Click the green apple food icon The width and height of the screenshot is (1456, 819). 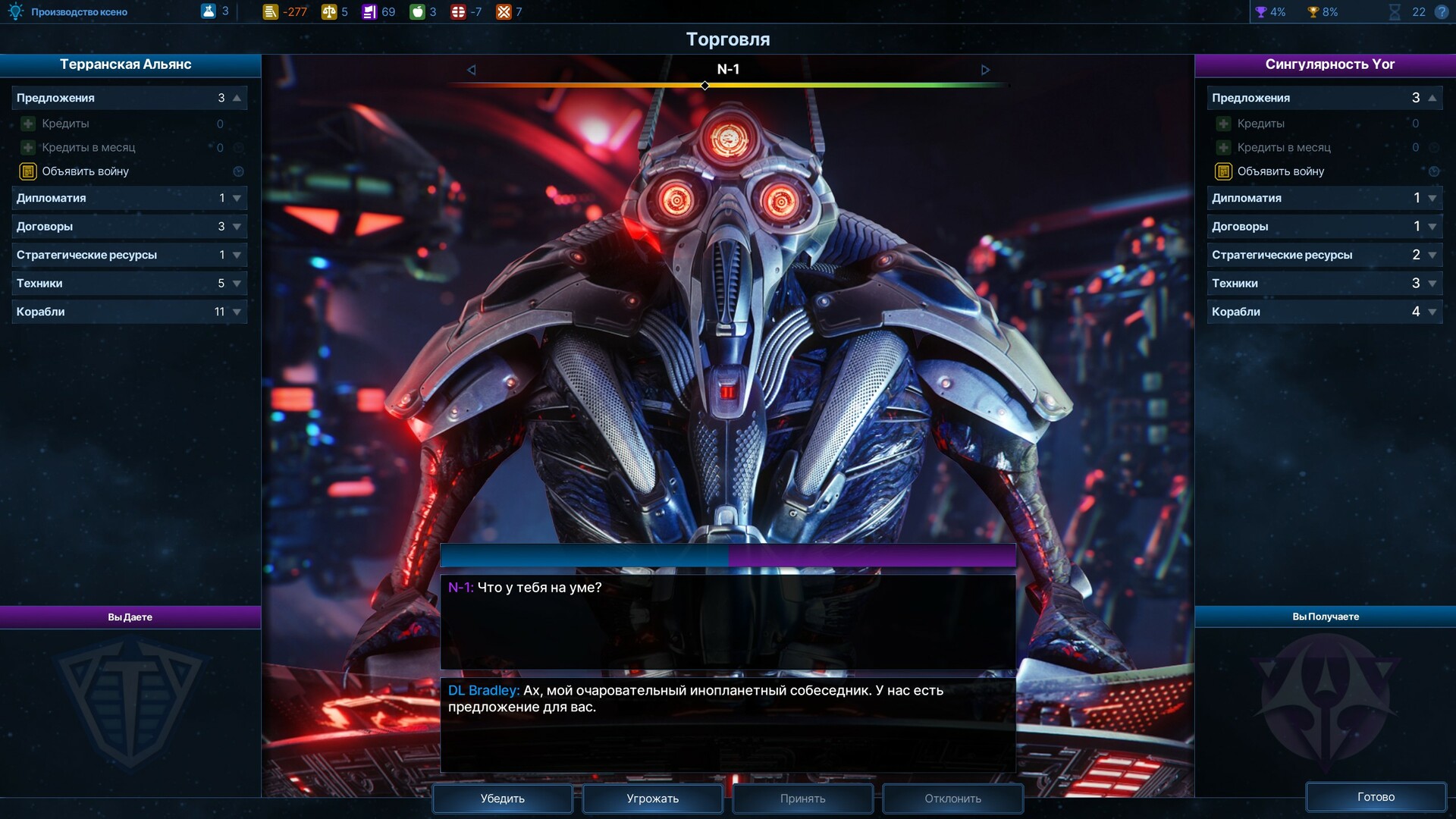[416, 11]
